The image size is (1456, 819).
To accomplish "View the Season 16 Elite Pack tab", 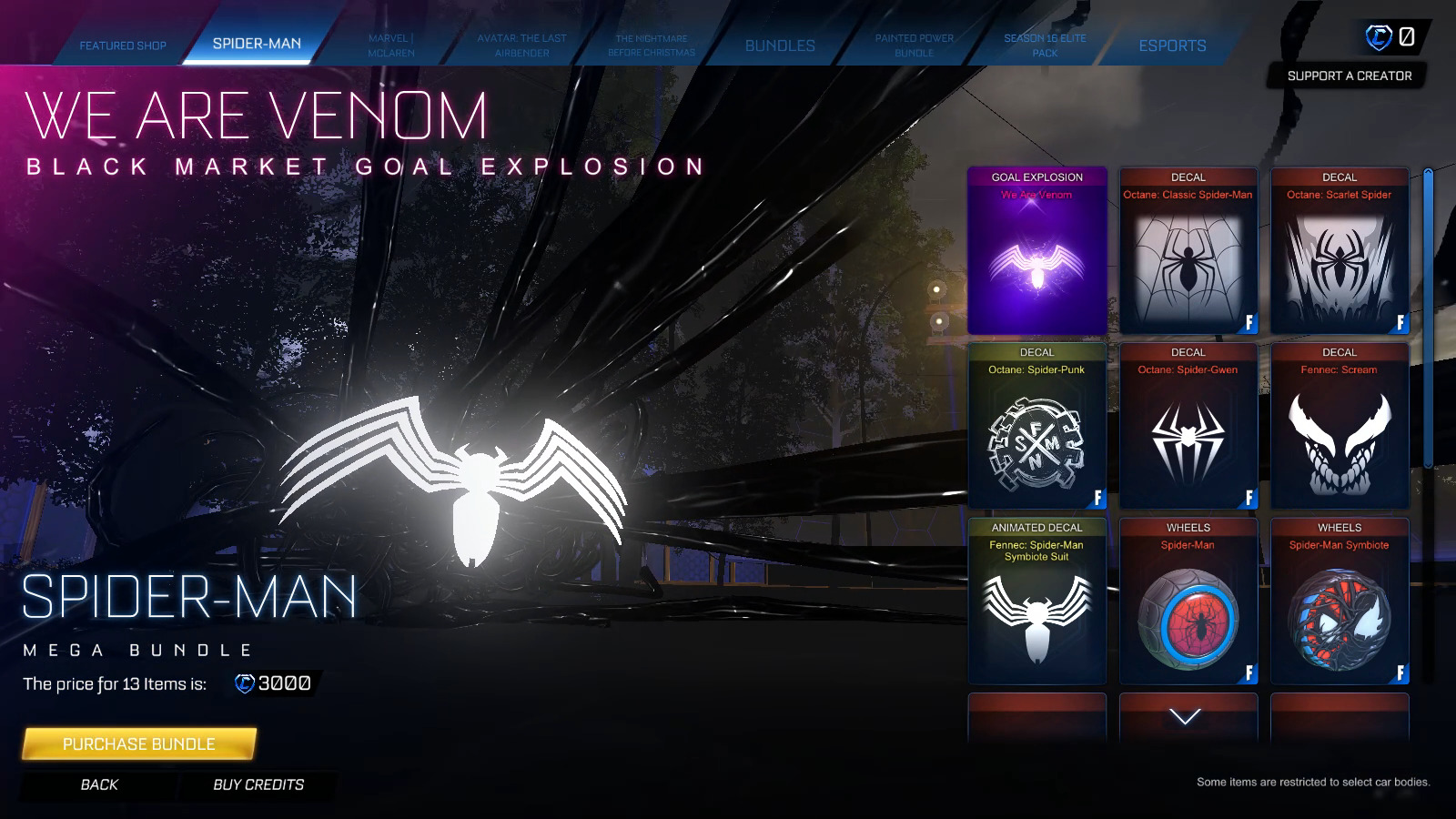I will [x=1044, y=45].
